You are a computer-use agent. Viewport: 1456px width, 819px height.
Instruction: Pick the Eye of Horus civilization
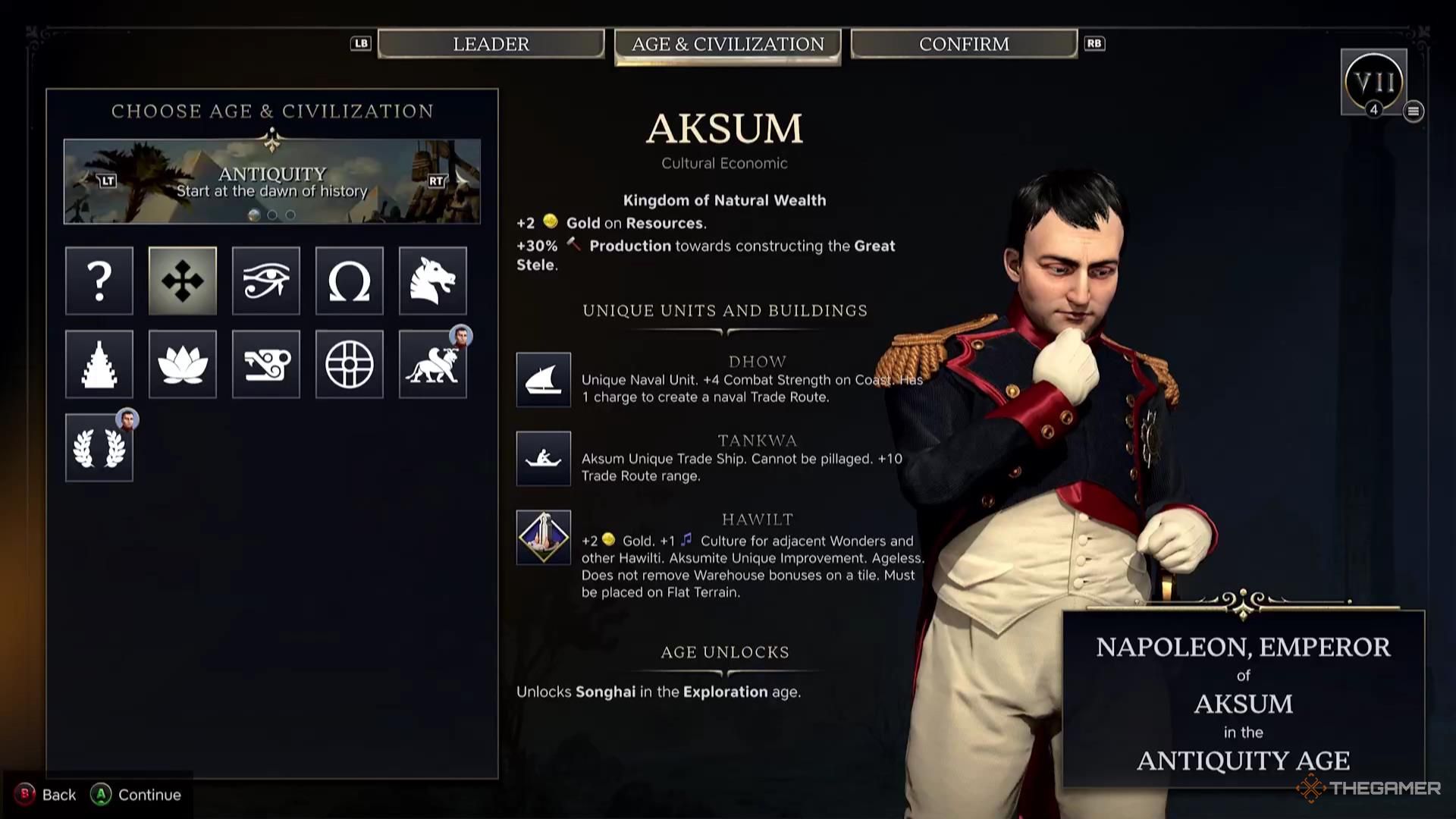pyautogui.click(x=266, y=281)
